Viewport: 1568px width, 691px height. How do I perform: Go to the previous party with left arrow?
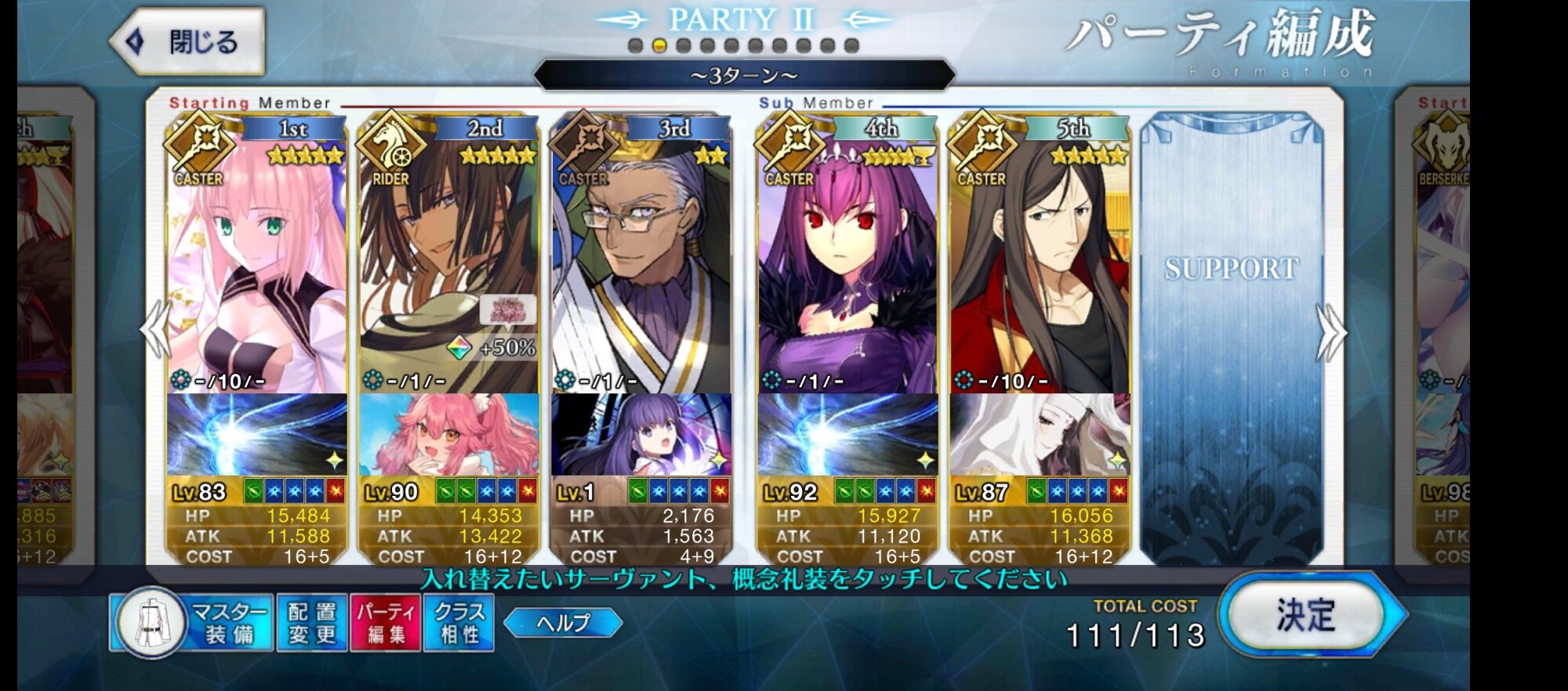[x=154, y=331]
